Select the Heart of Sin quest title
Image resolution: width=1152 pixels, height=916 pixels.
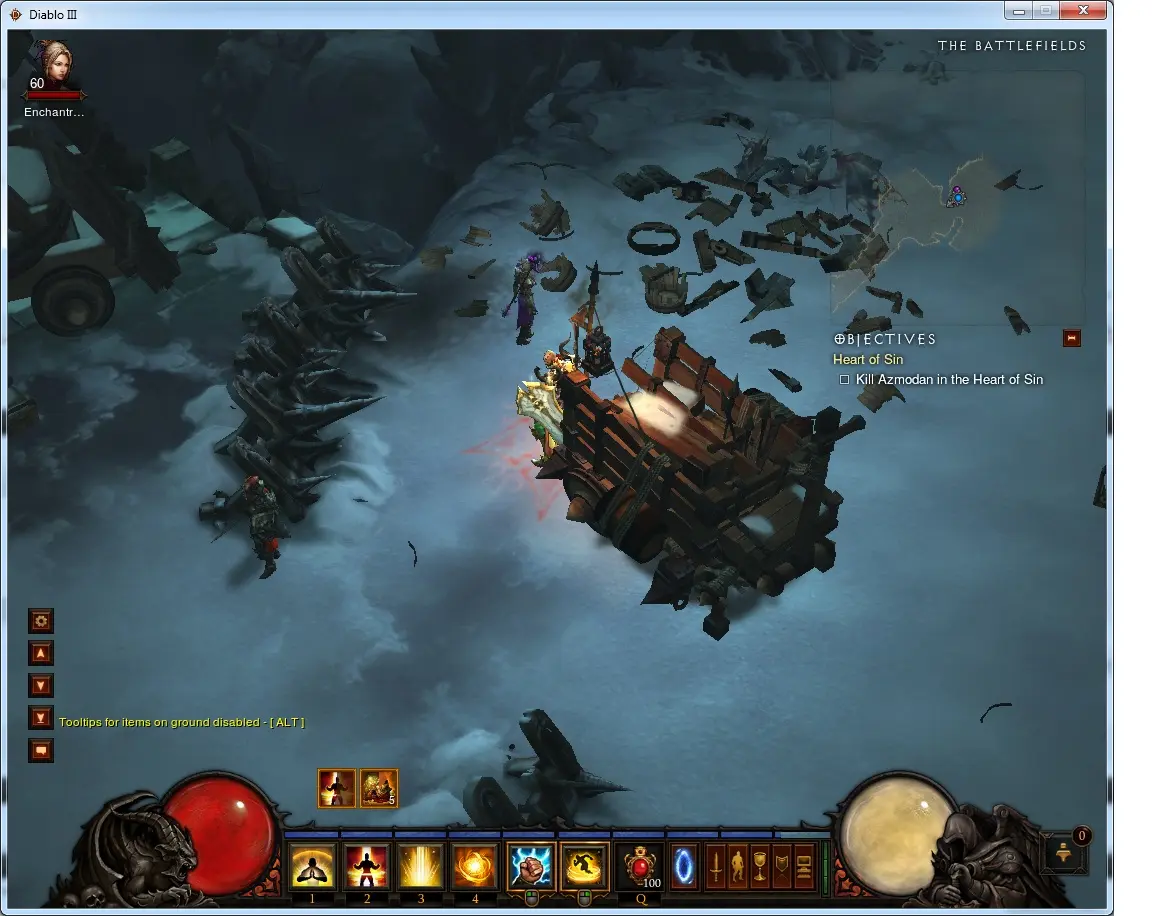click(x=866, y=360)
